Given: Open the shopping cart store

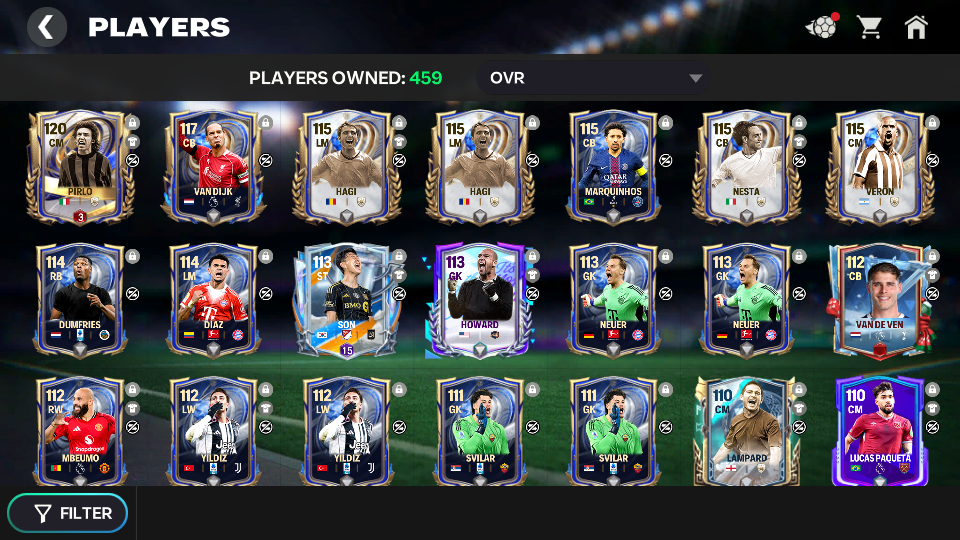Looking at the screenshot, I should tap(869, 27).
